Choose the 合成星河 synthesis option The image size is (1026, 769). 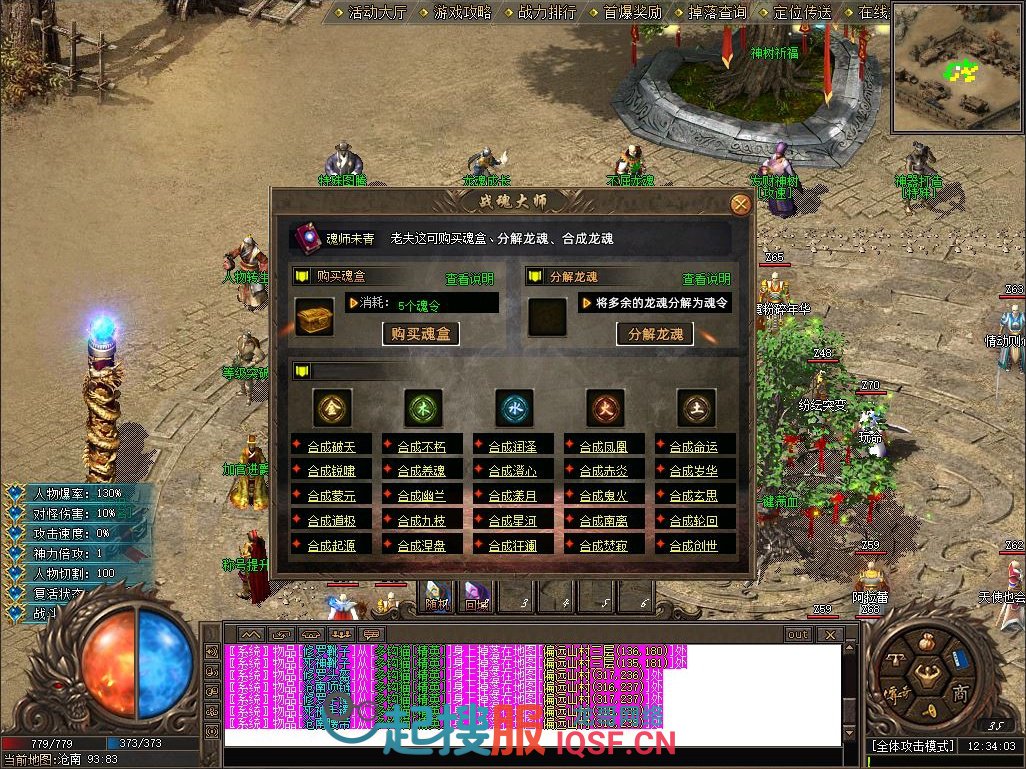(x=513, y=521)
